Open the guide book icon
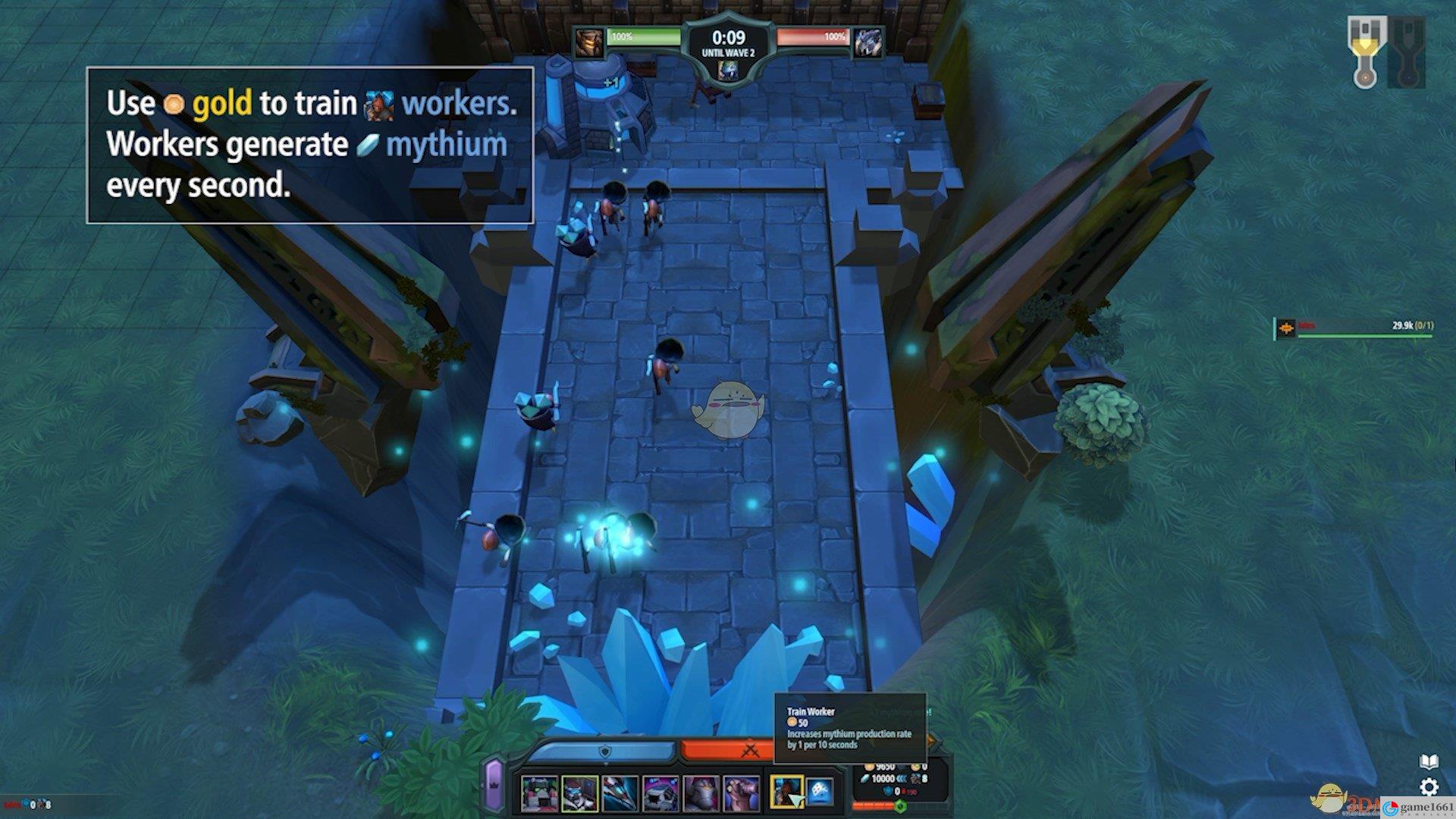The height and width of the screenshot is (819, 1456). tap(1429, 761)
